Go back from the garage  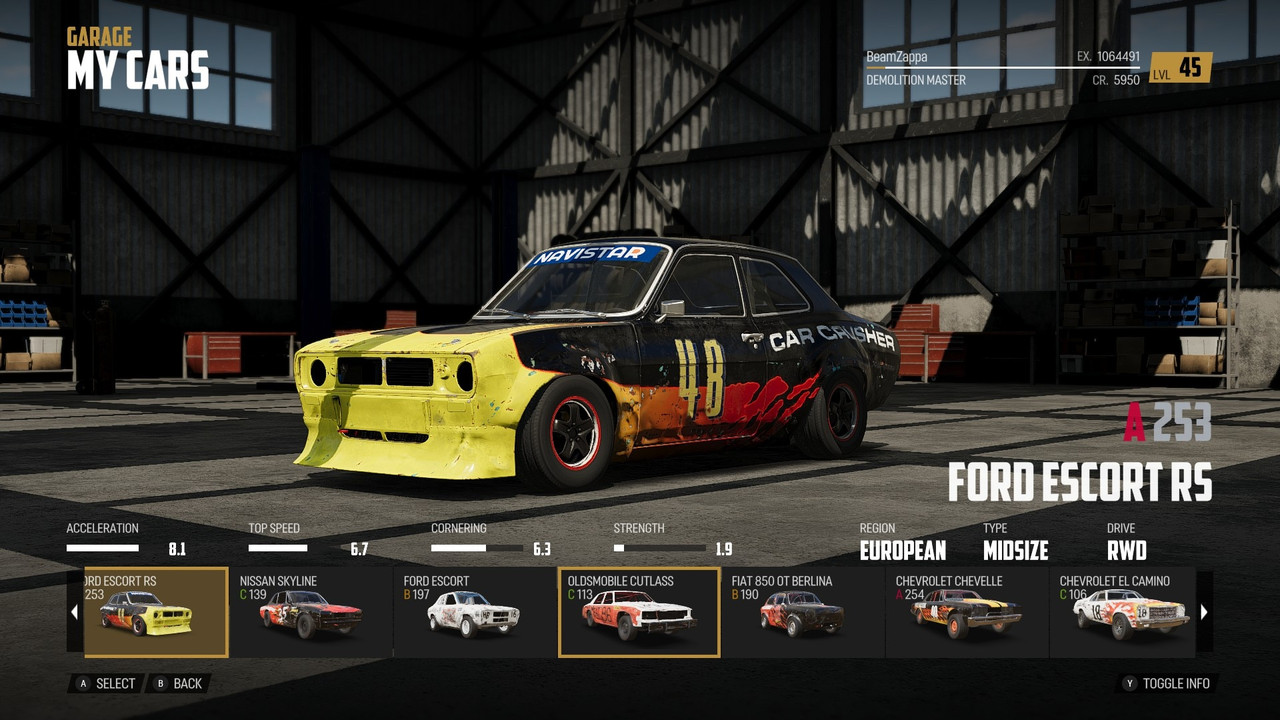[178, 684]
